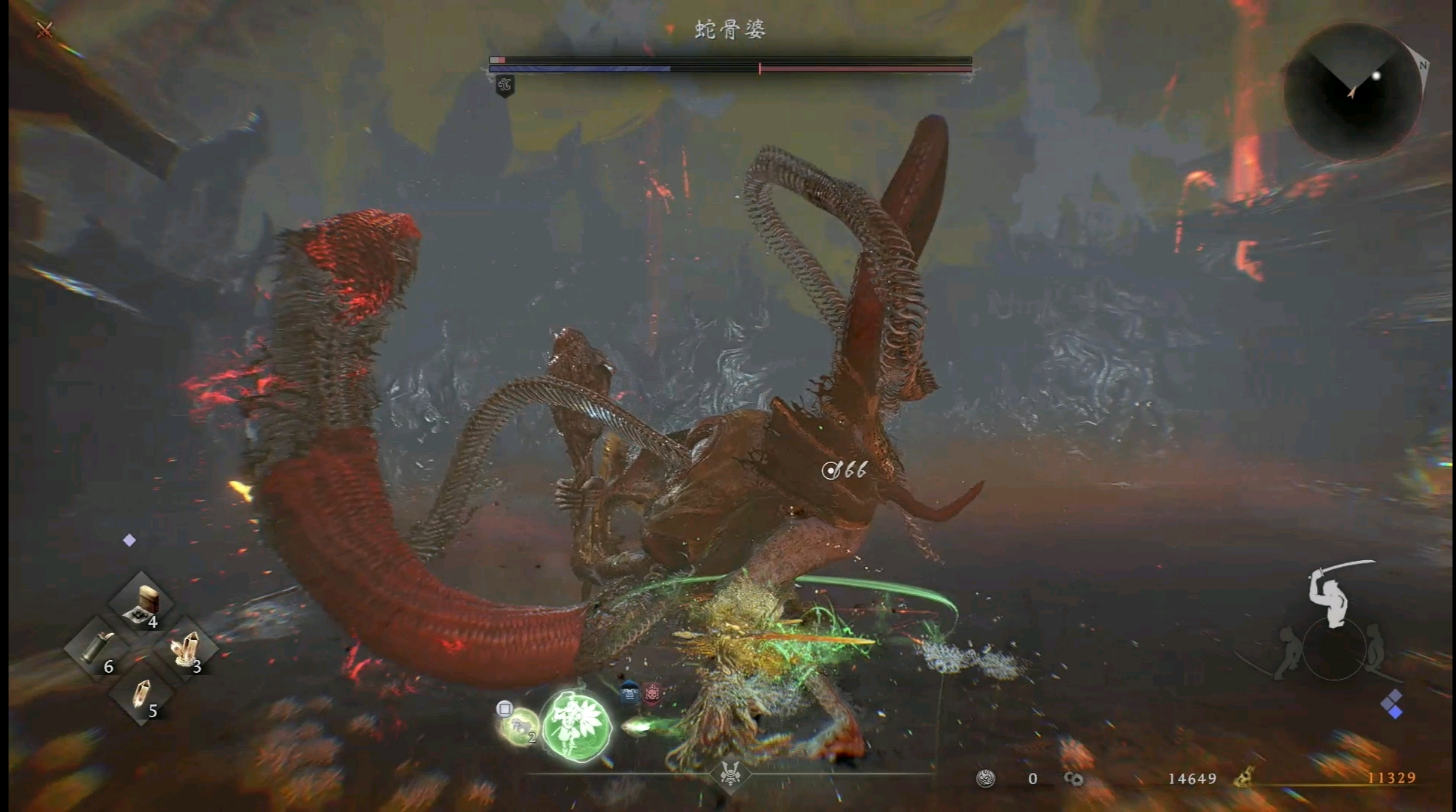
Task: Choose the right low stance silhouette
Action: pyautogui.click(x=1378, y=648)
